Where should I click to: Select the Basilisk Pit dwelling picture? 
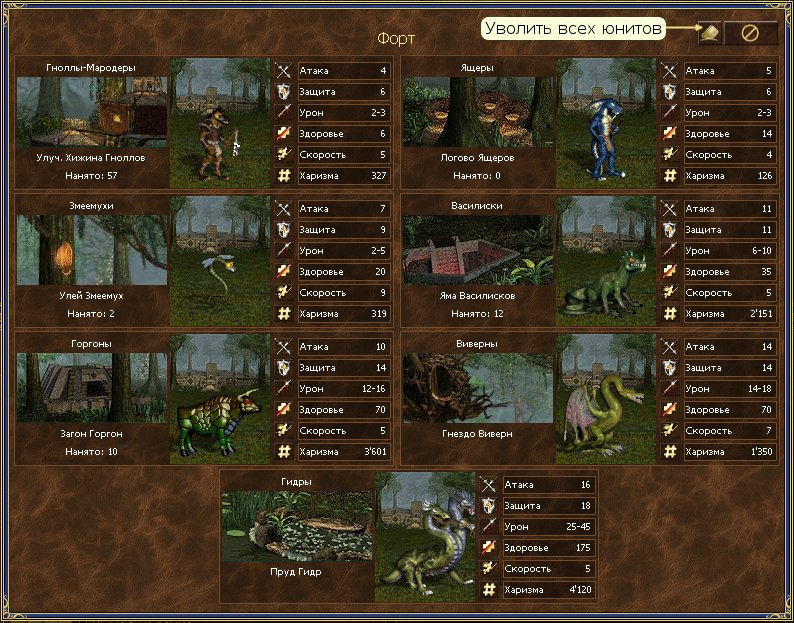pos(477,249)
